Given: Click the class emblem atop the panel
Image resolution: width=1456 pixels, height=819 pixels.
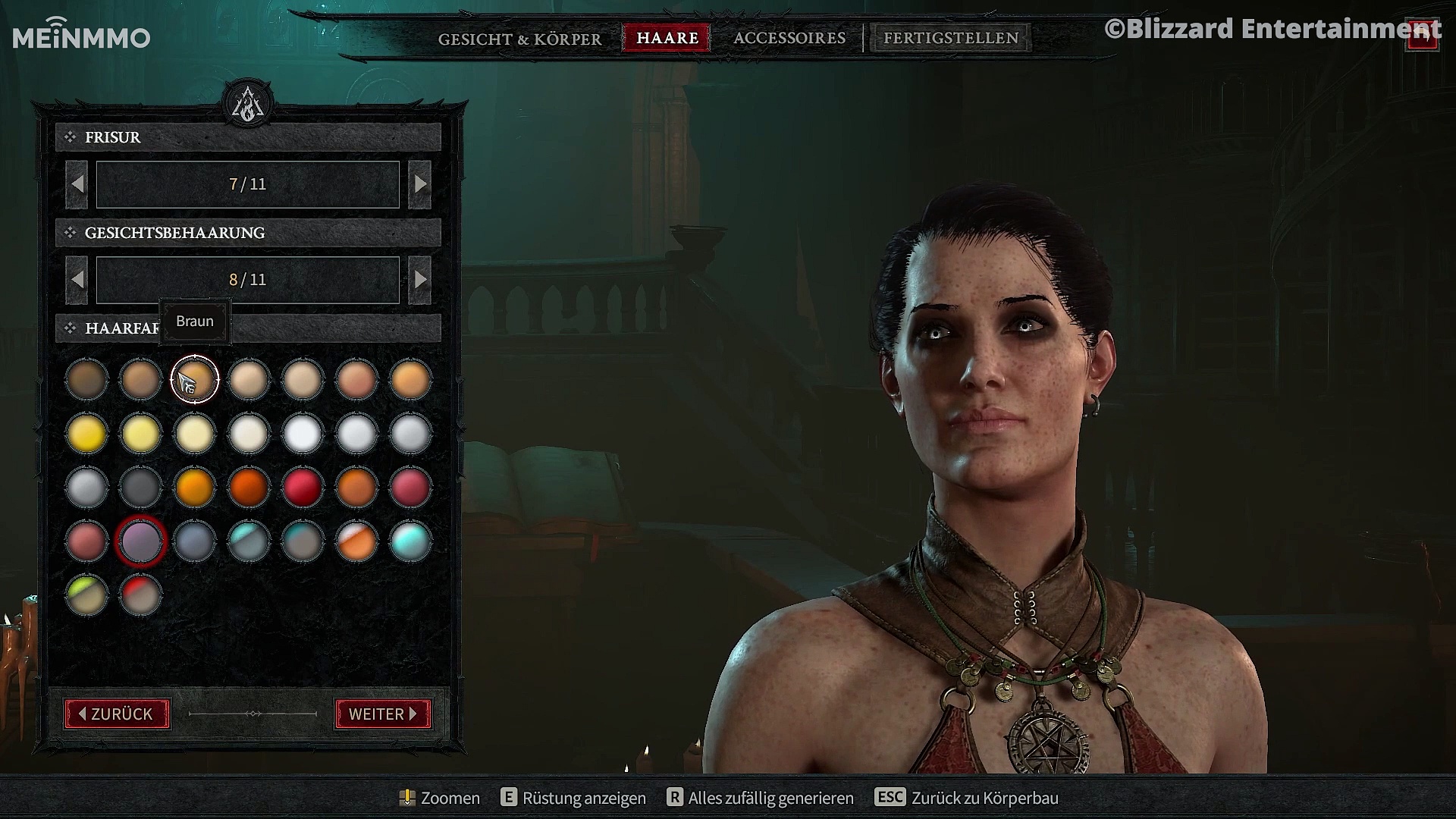Looking at the screenshot, I should click(x=248, y=105).
